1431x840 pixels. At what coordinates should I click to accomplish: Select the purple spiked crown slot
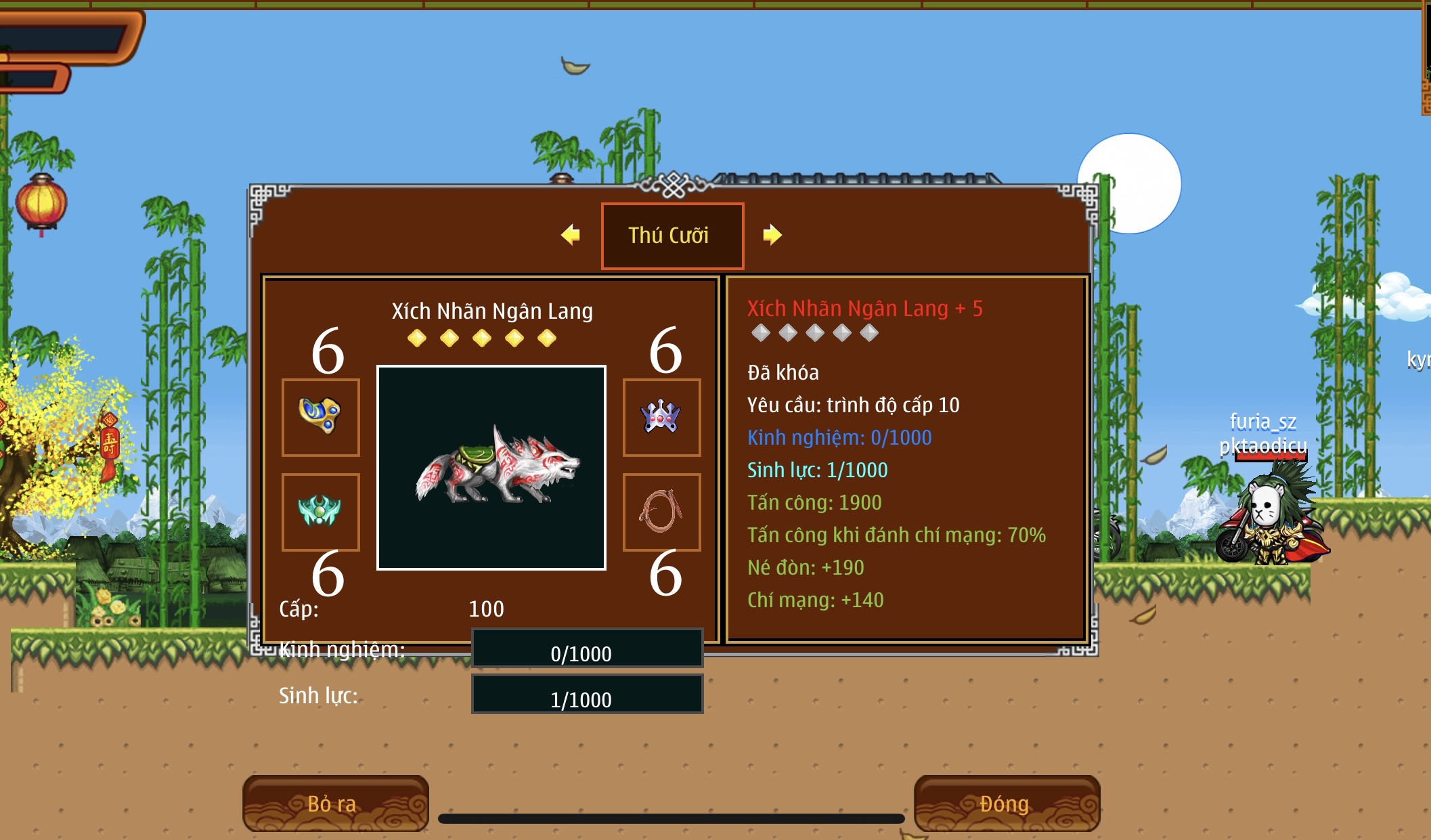(661, 417)
